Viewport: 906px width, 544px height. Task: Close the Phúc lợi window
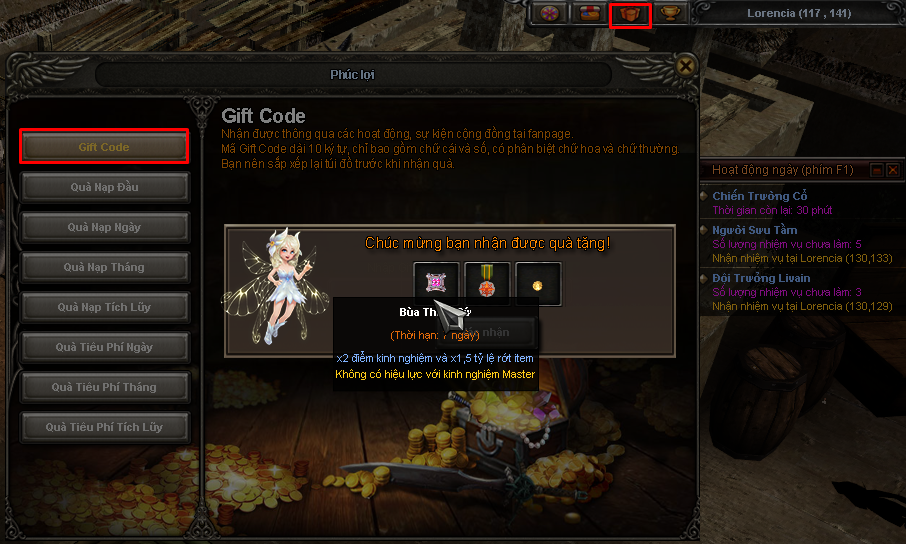click(685, 66)
